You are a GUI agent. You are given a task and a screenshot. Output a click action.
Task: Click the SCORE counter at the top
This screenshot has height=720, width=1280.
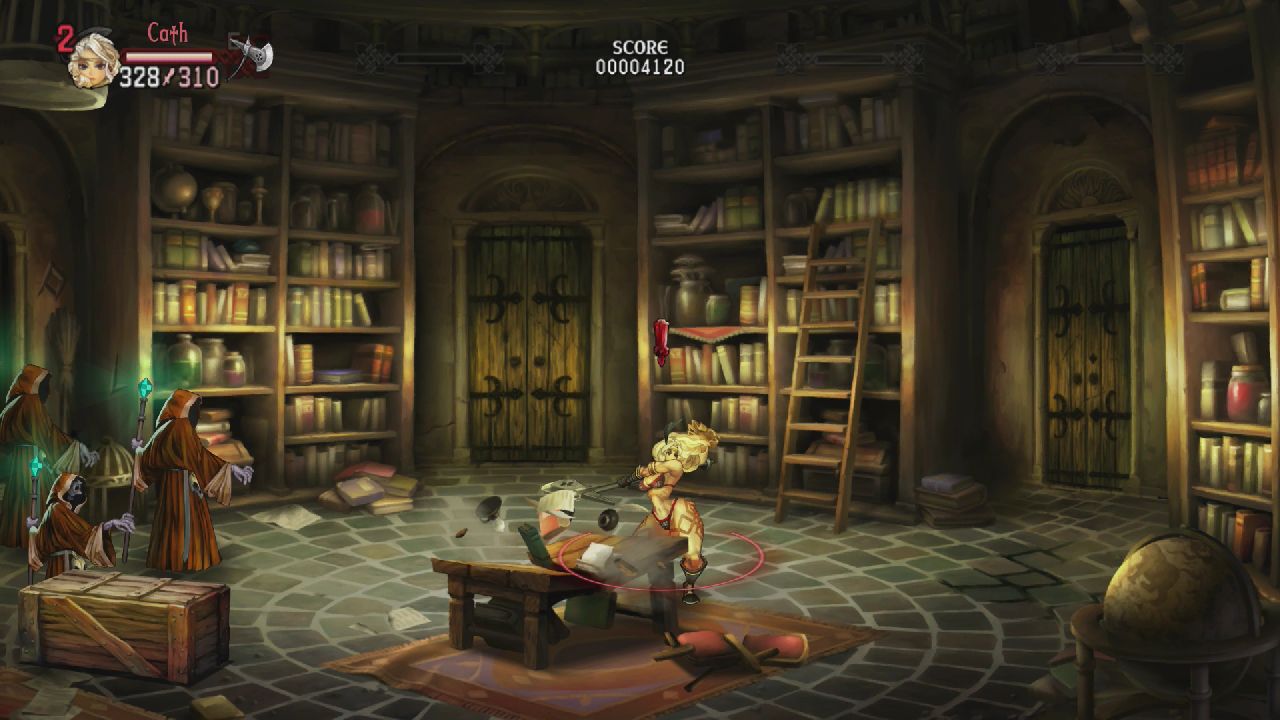click(640, 55)
